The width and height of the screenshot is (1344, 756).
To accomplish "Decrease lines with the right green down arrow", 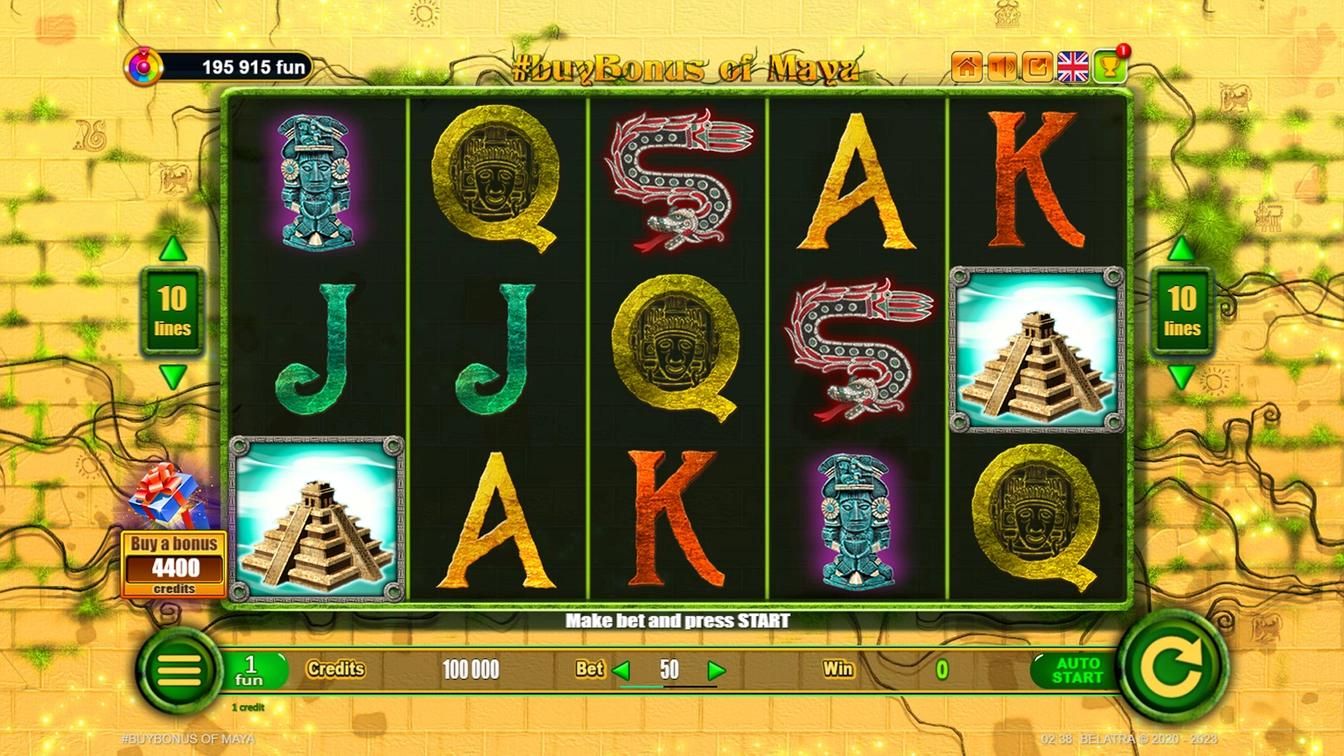I will 1181,378.
